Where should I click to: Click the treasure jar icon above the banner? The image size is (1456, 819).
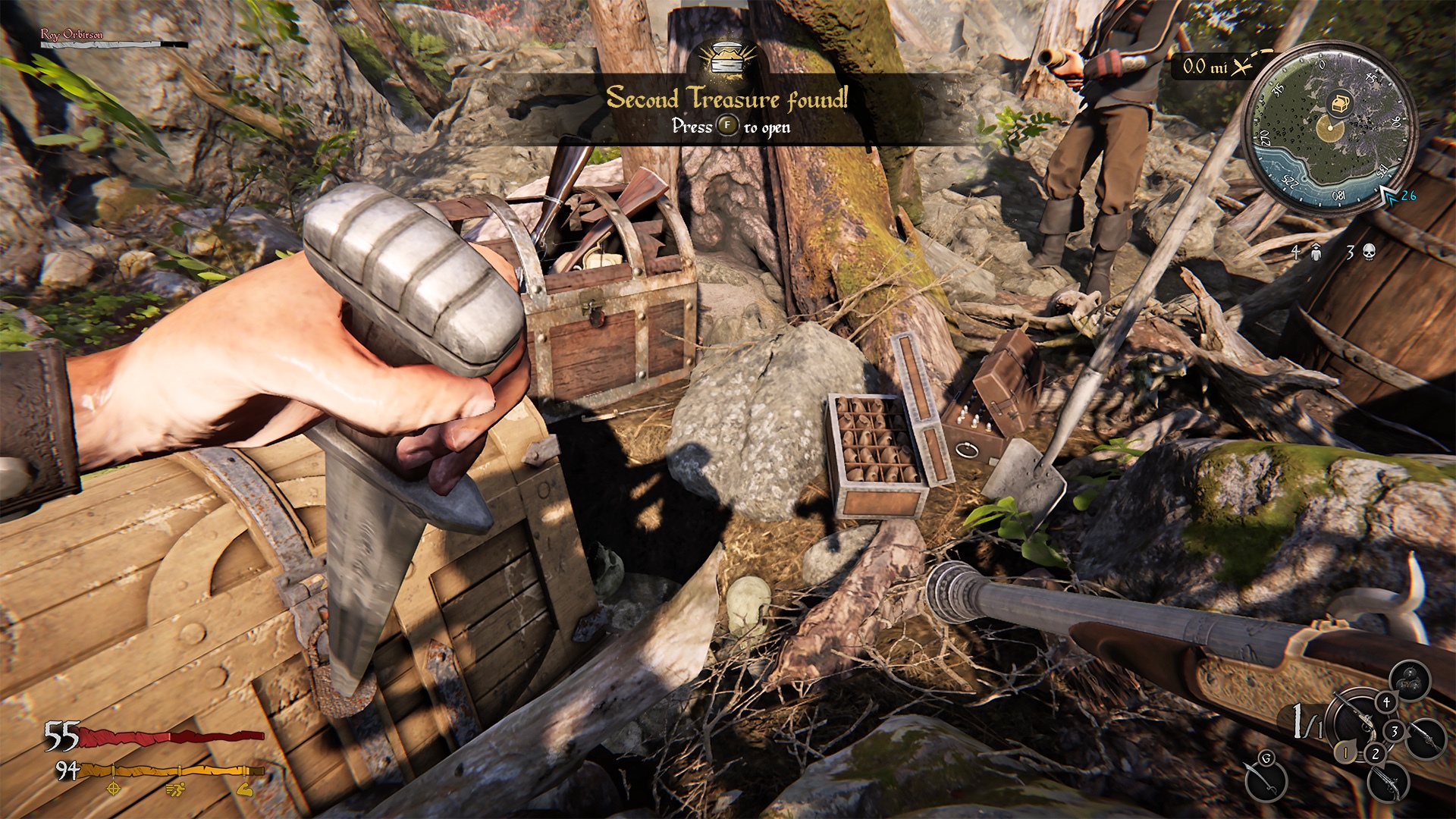tap(726, 57)
